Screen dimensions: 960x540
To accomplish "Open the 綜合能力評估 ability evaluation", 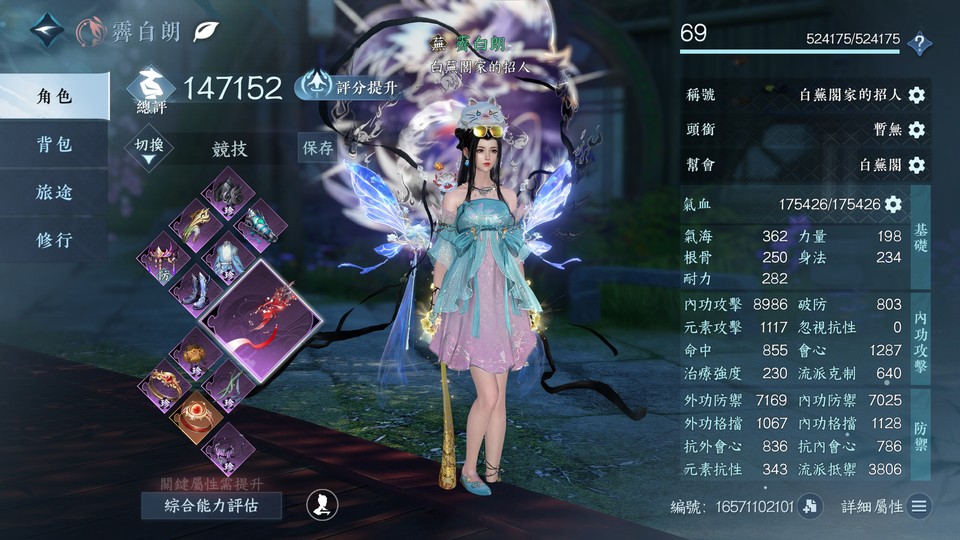I will pyautogui.click(x=210, y=505).
